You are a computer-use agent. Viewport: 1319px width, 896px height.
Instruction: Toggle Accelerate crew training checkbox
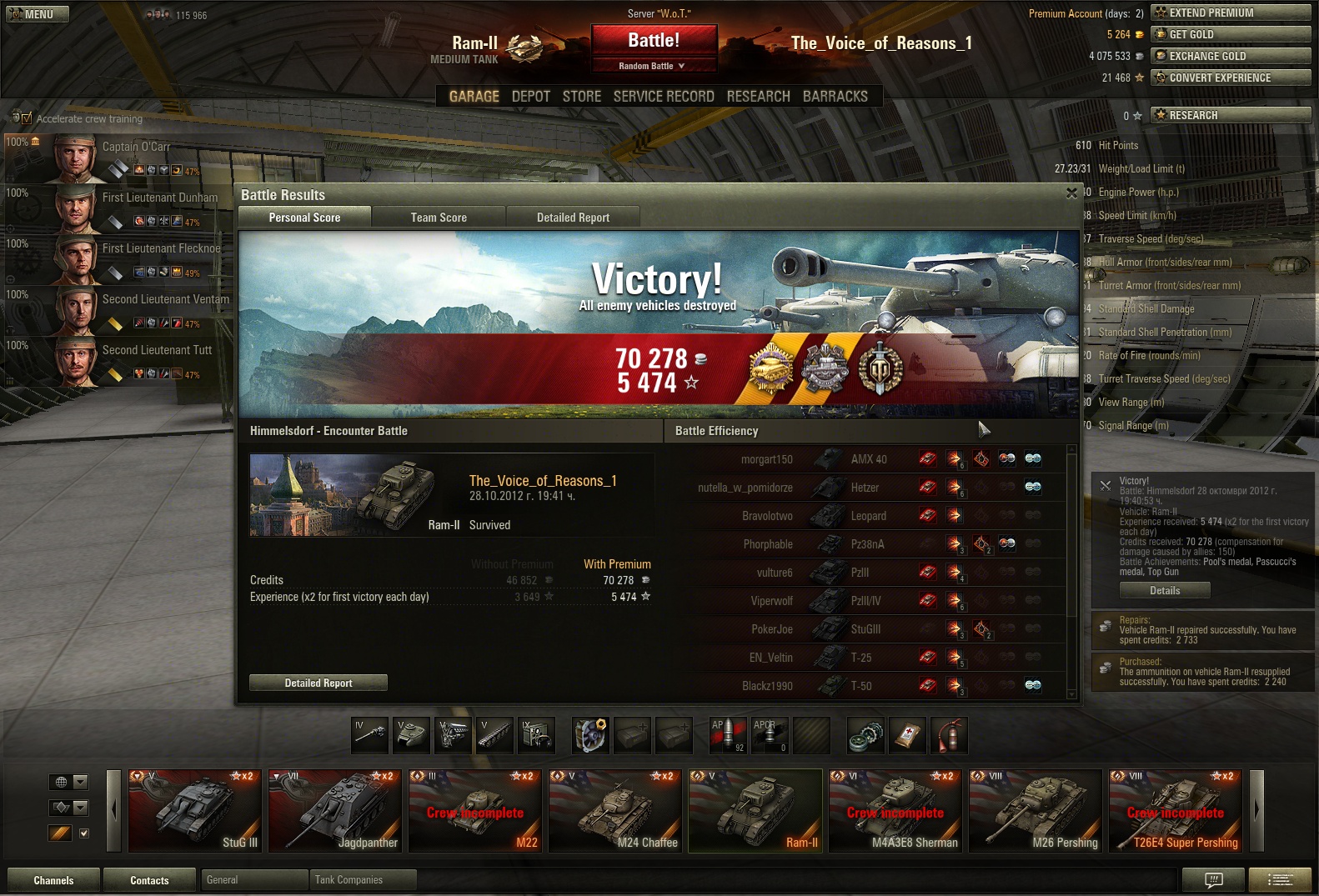[27, 118]
